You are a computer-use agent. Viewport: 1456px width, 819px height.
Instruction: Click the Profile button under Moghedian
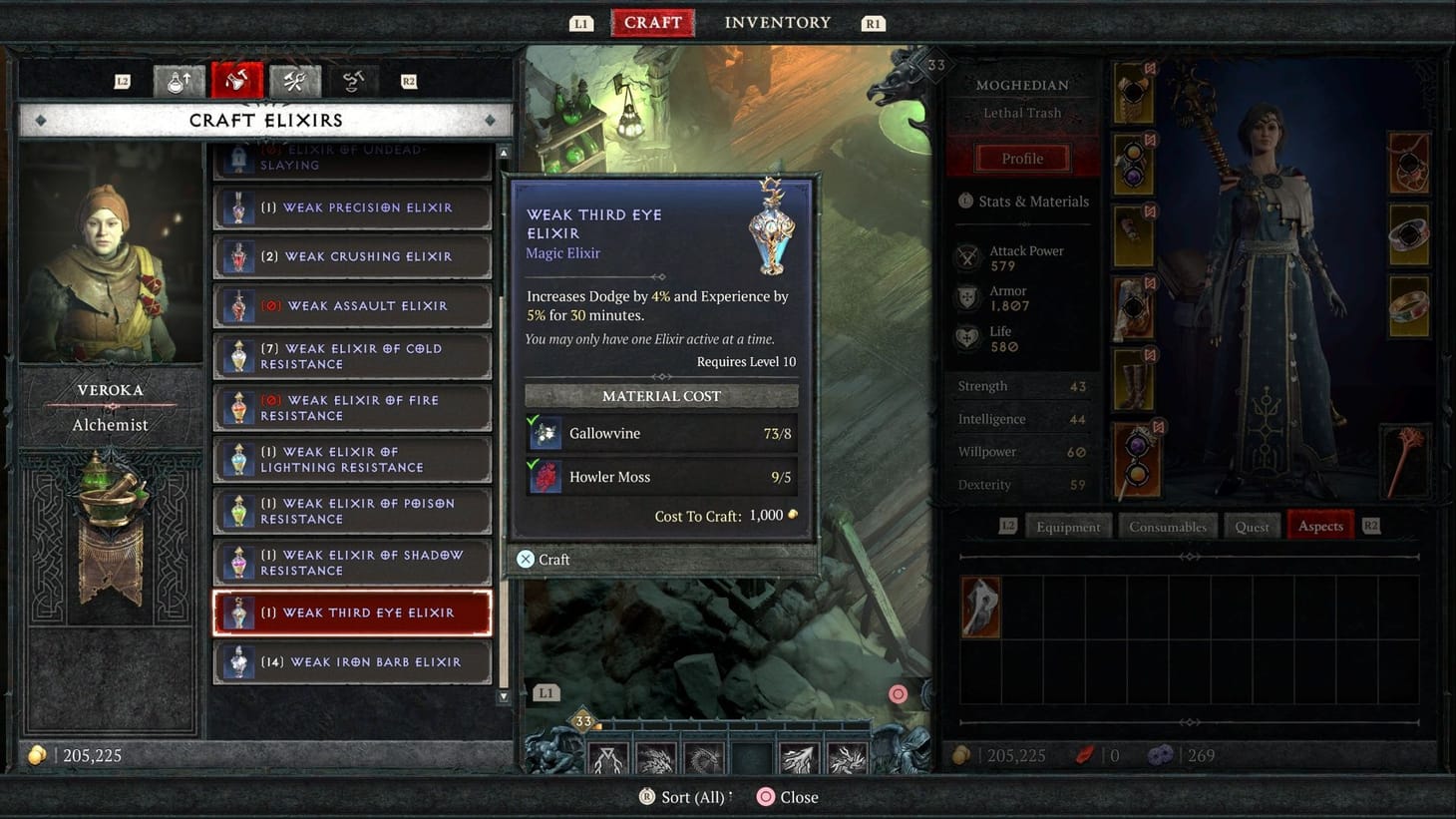tap(1023, 158)
